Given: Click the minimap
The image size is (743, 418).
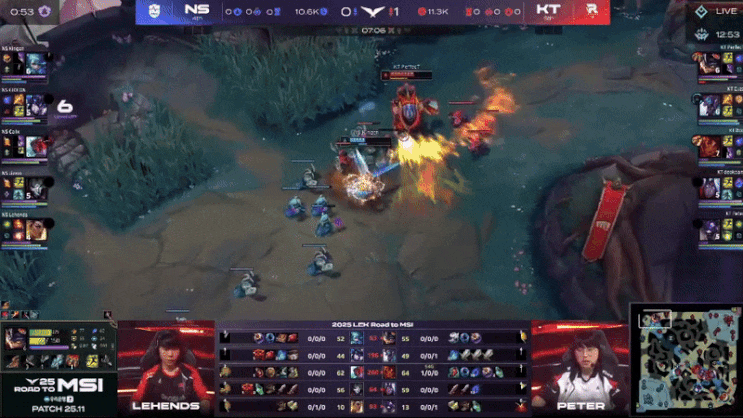Looking at the screenshot, I should 685,360.
